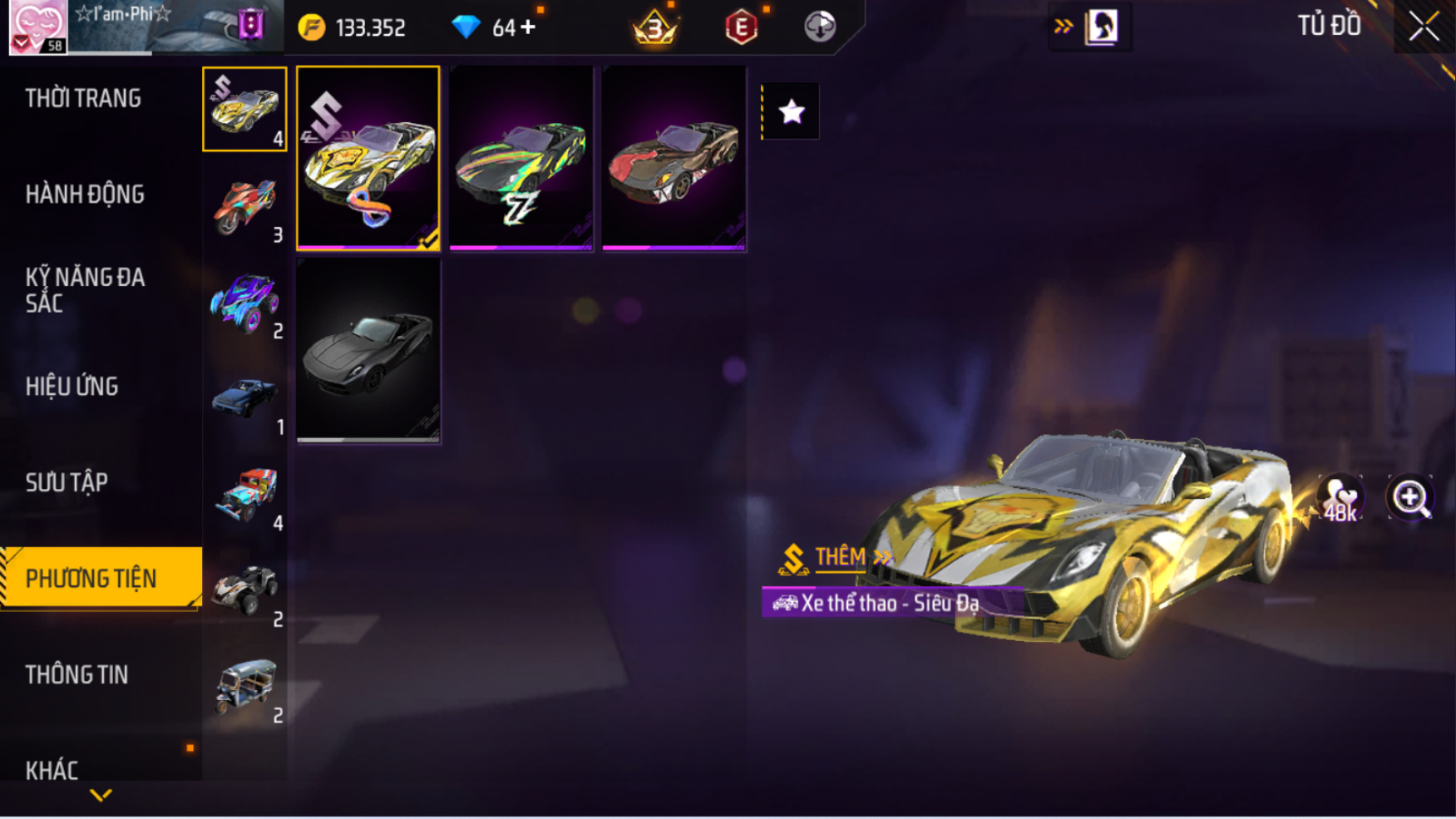Pick the red and black car skin
1456x819 pixels.
click(674, 158)
